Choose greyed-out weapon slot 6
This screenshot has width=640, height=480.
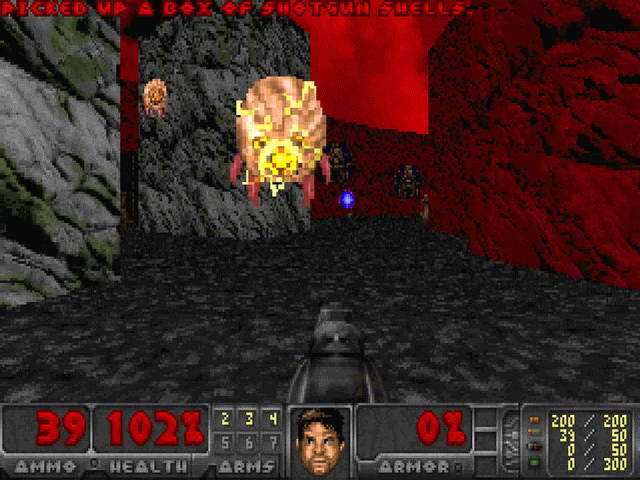[248, 441]
